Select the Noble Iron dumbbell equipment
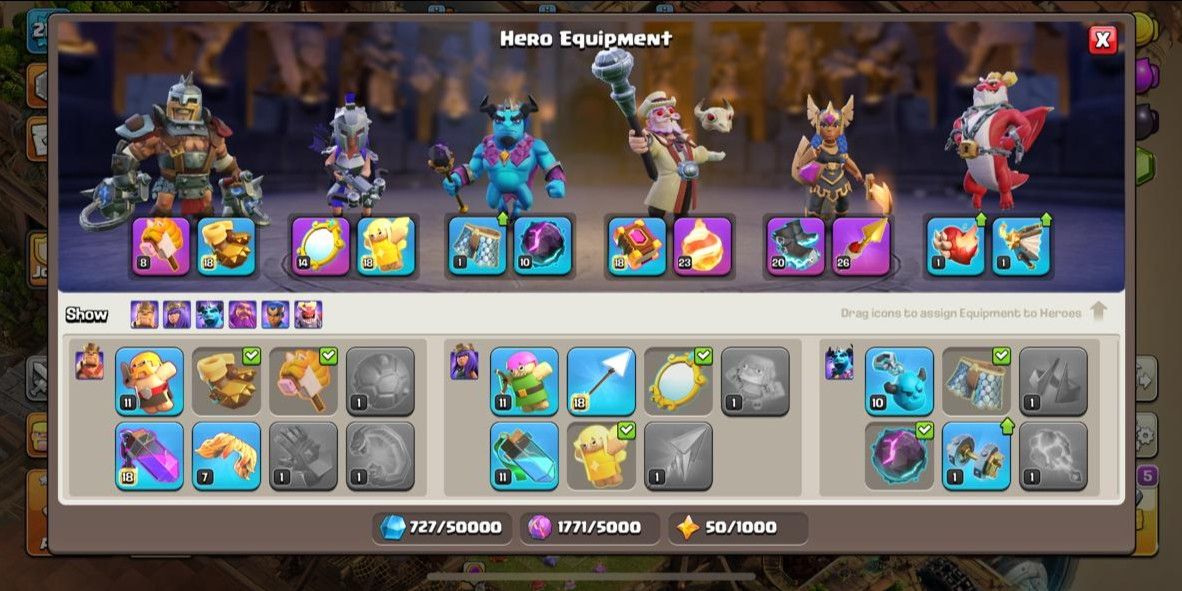Image resolution: width=1182 pixels, height=591 pixels. (976, 456)
